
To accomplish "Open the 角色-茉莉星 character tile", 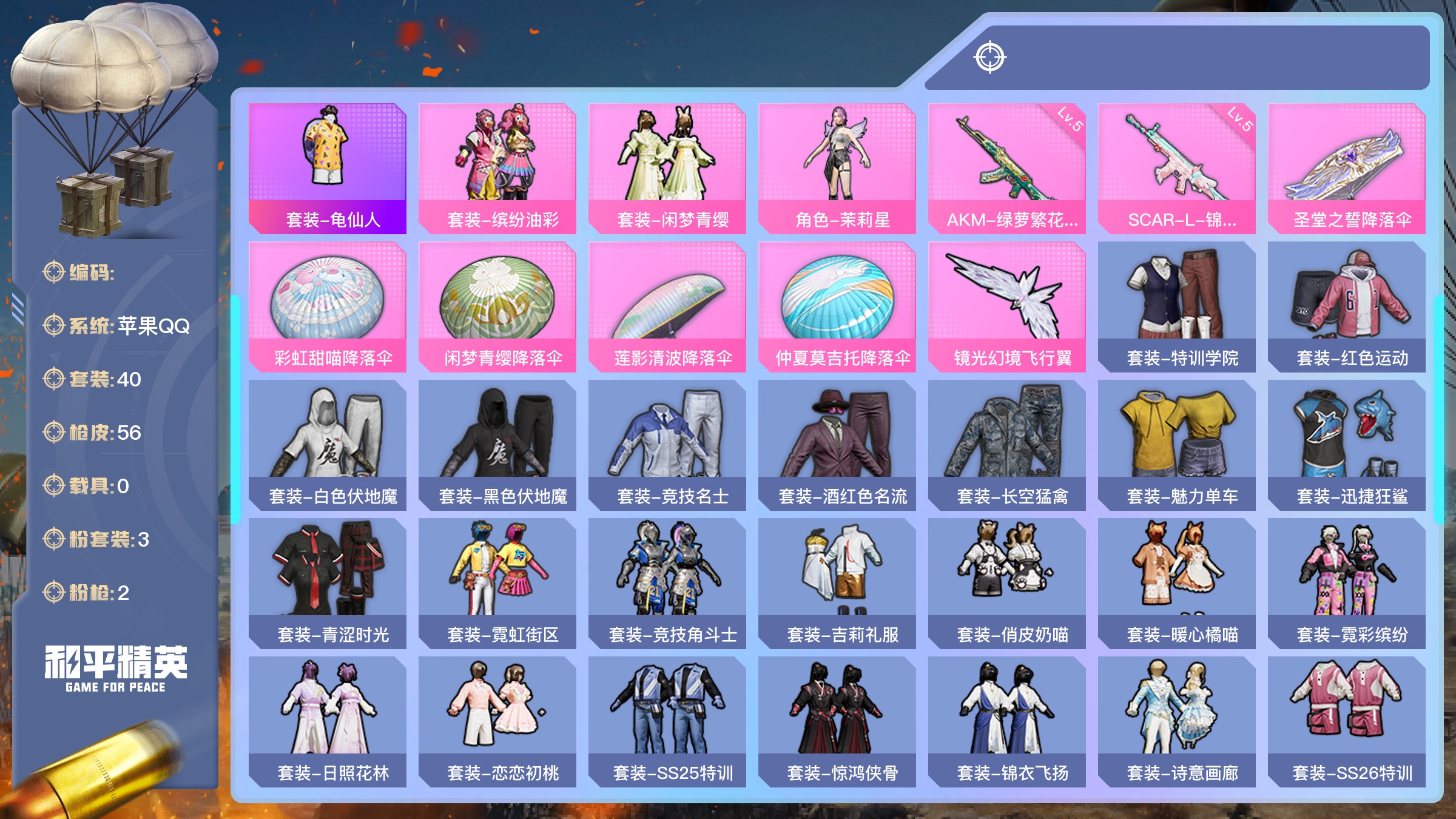I will pyautogui.click(x=837, y=168).
